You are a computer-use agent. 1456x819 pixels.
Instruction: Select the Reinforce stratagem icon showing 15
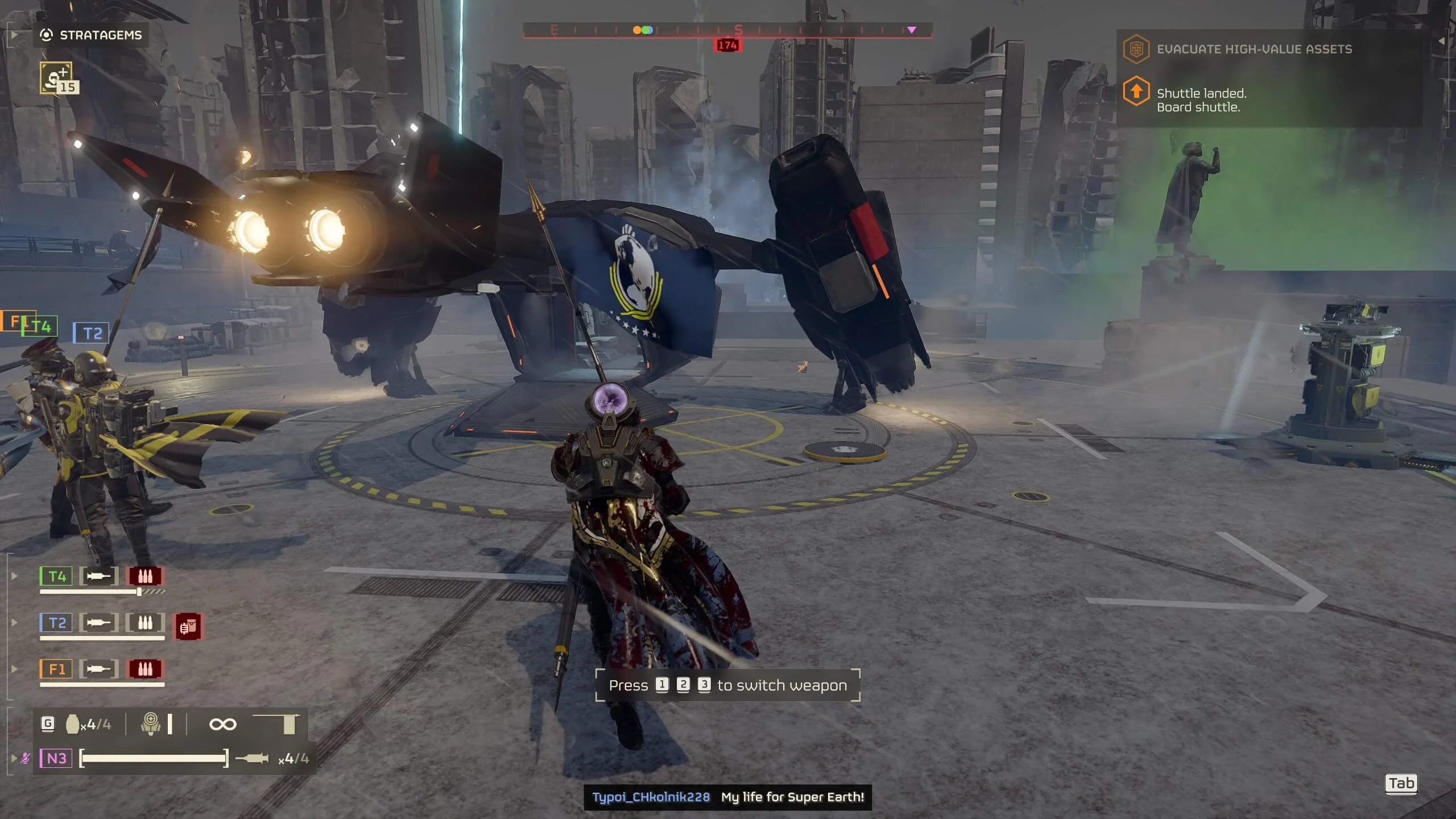57,78
